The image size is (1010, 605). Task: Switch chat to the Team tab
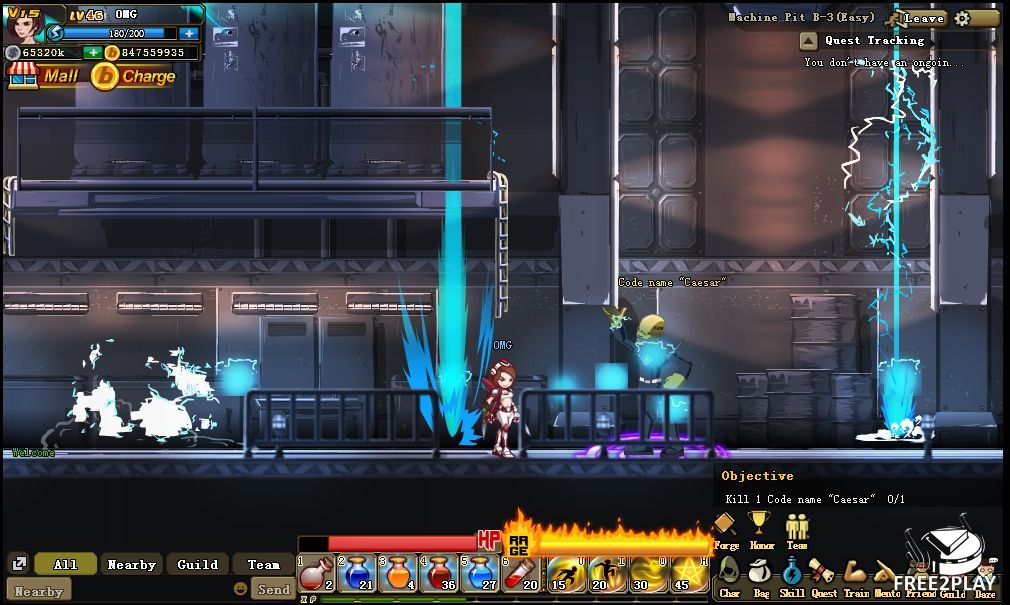point(264,564)
